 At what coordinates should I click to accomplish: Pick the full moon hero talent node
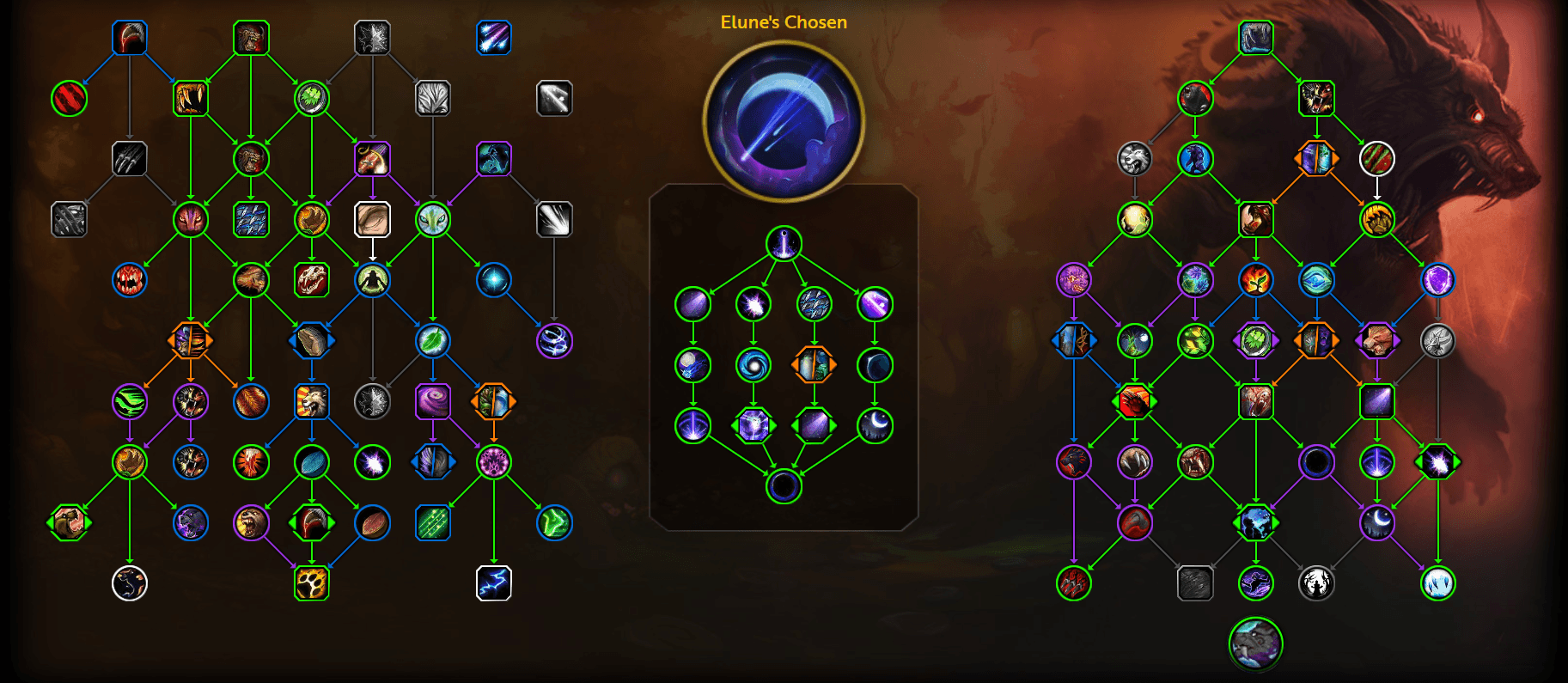[692, 365]
